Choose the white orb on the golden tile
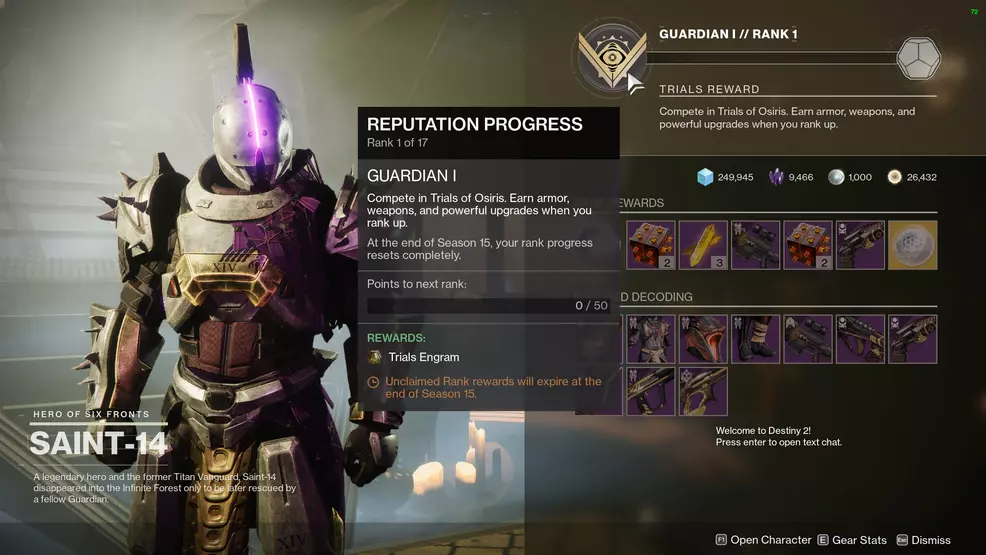Image resolution: width=986 pixels, height=555 pixels. [912, 245]
